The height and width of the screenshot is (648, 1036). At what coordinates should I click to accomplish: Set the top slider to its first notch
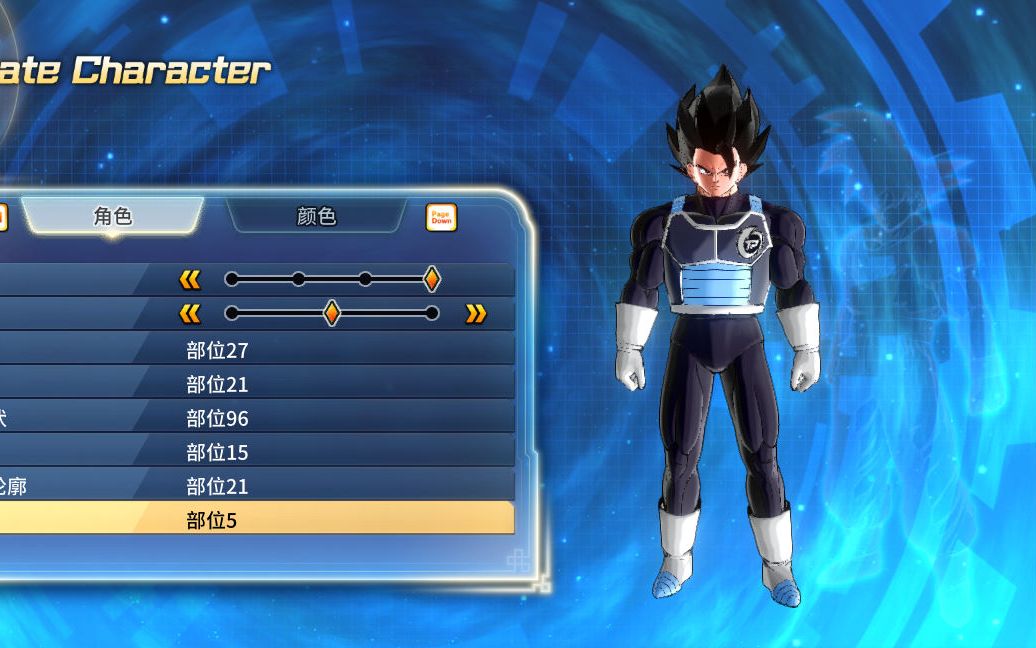pos(232,280)
